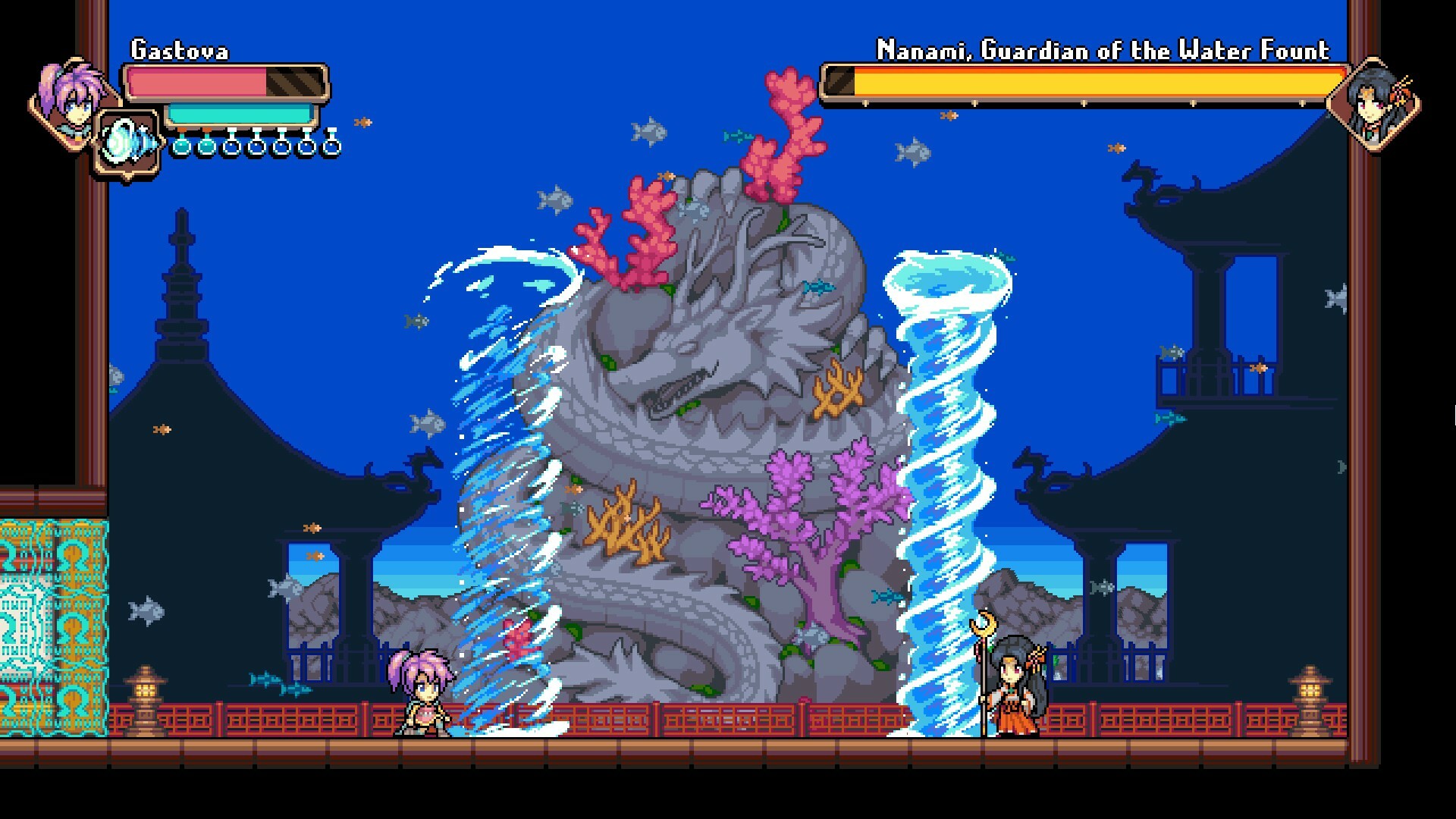
Task: Click the middle potion orb in the HUD row
Action: (256, 146)
